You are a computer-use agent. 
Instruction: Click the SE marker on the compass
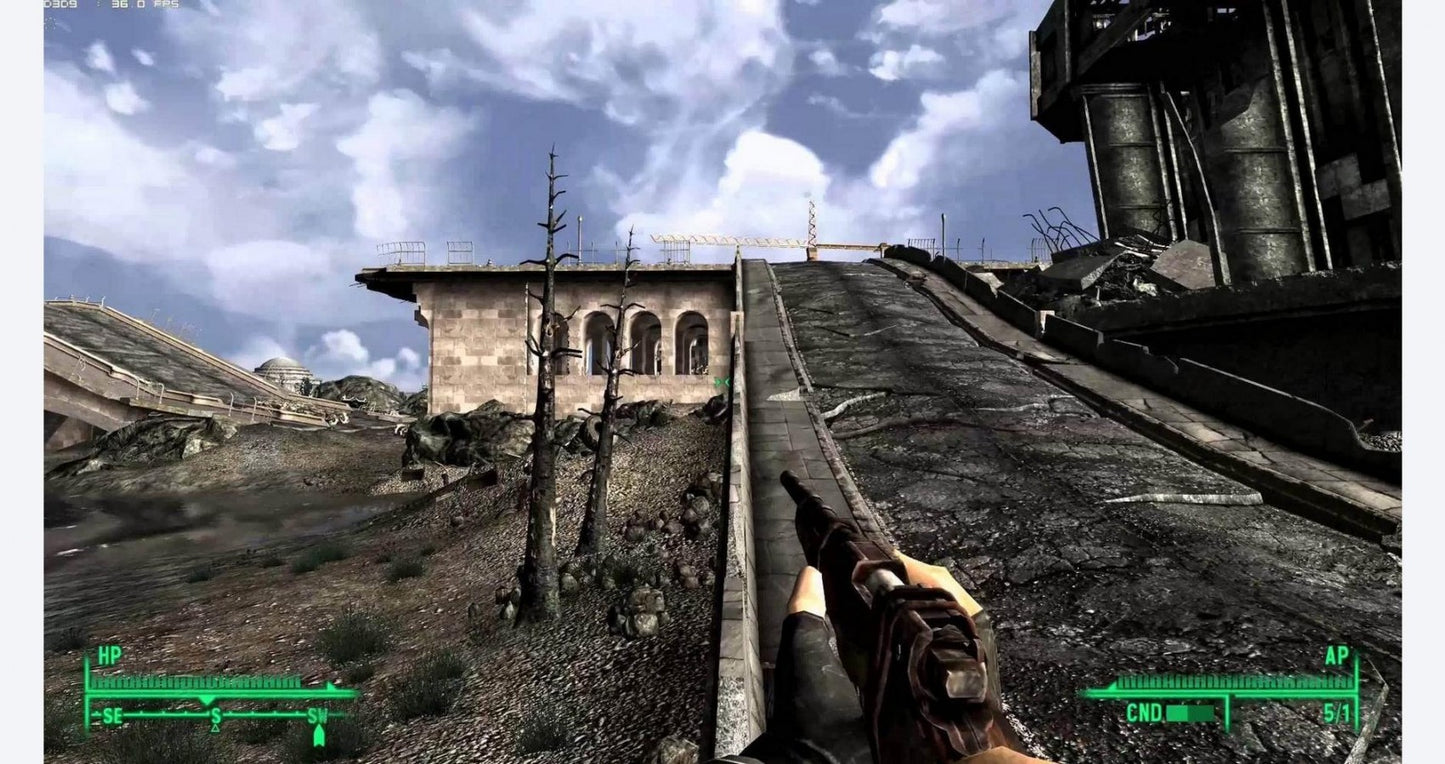click(x=112, y=716)
